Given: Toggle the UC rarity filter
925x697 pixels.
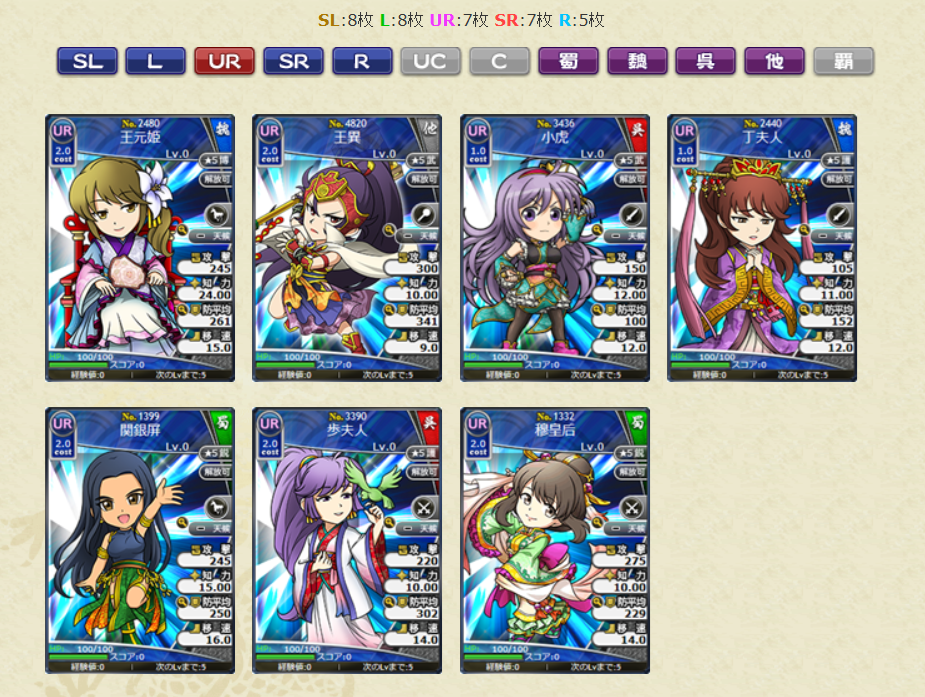Looking at the screenshot, I should [430, 61].
